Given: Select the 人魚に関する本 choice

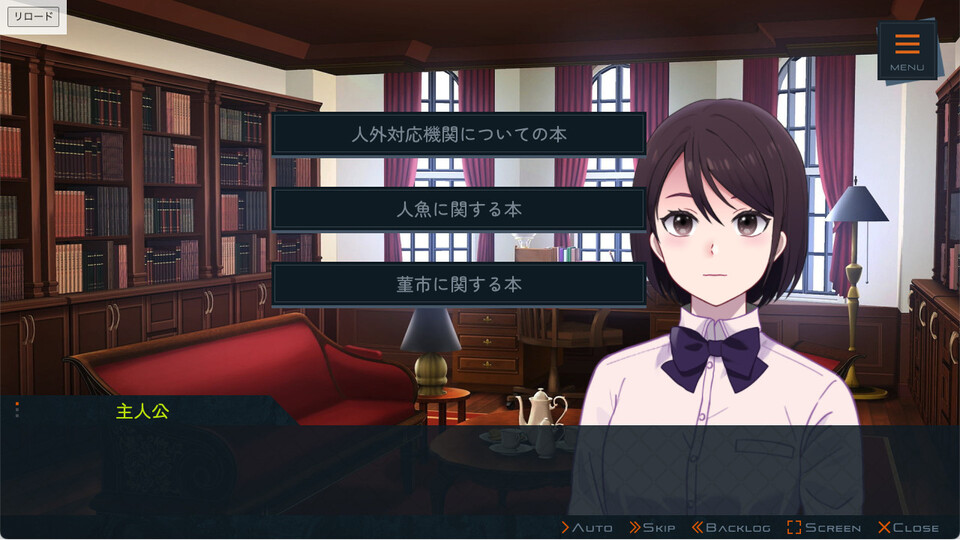Looking at the screenshot, I should pos(459,209).
